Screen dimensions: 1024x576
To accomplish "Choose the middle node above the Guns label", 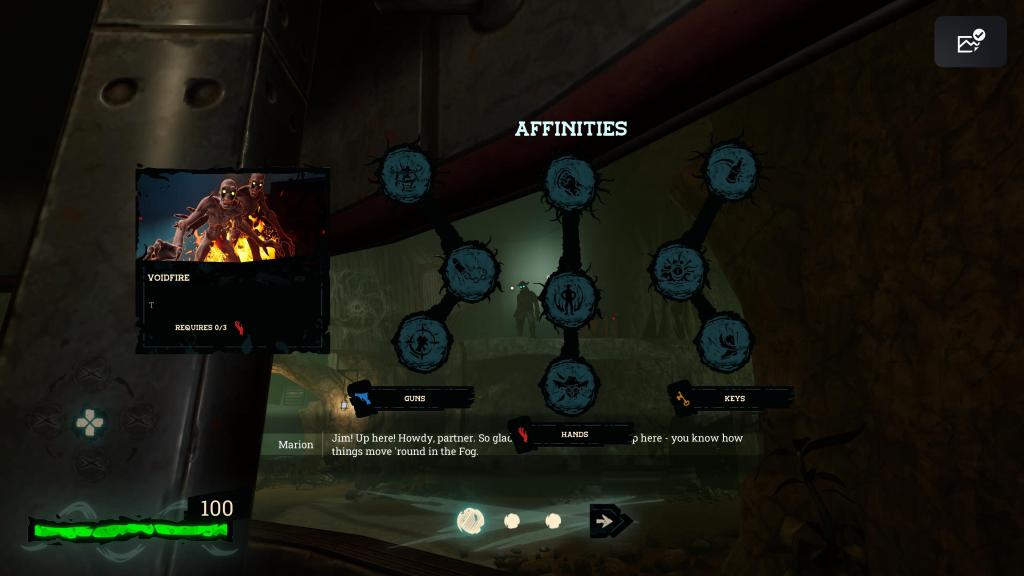I will click(x=470, y=271).
